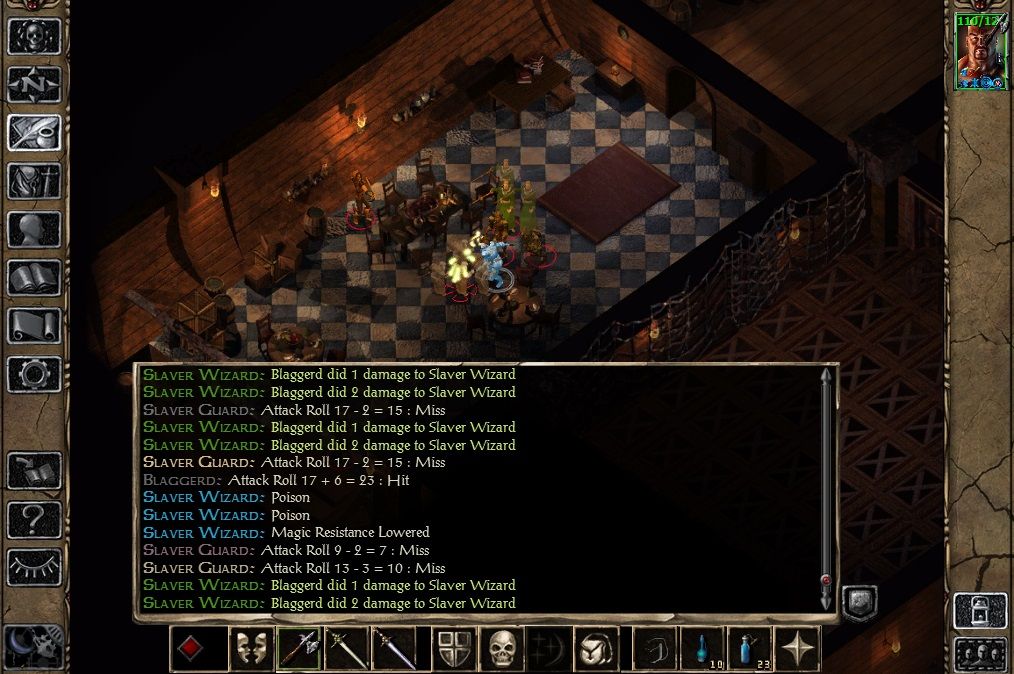
Task: Choose the shield guard action
Action: pyautogui.click(x=454, y=648)
